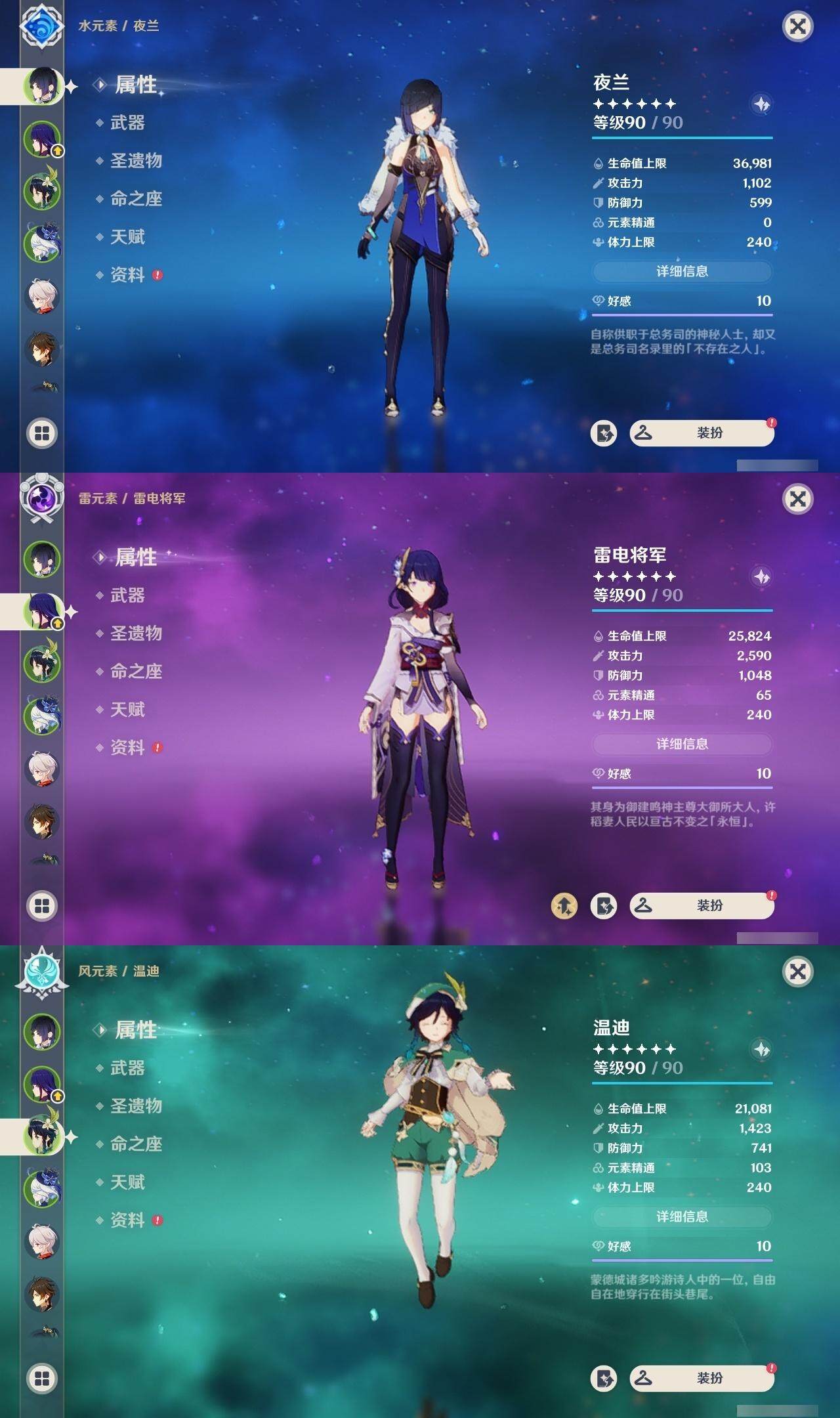
Task: View 详细信息 for 温迪
Action: pyautogui.click(x=682, y=1216)
